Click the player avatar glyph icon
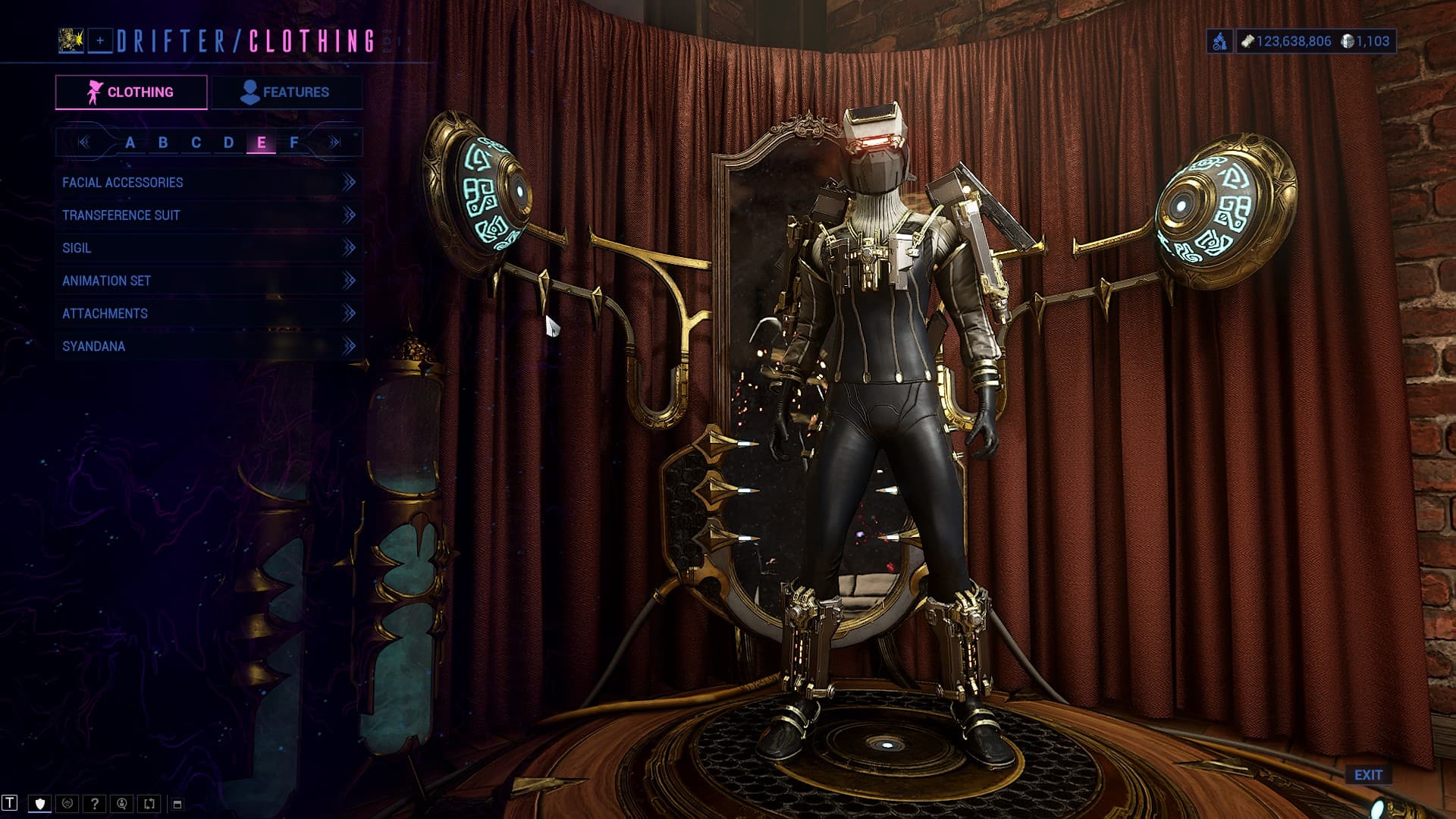 pos(71,41)
